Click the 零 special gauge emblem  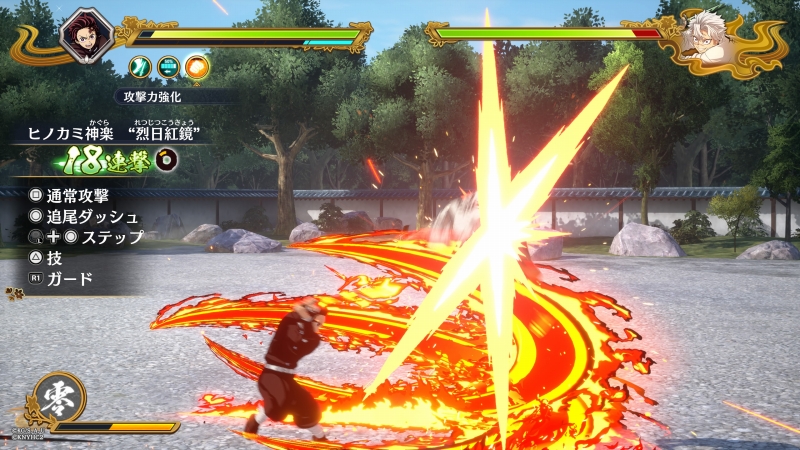[58, 399]
